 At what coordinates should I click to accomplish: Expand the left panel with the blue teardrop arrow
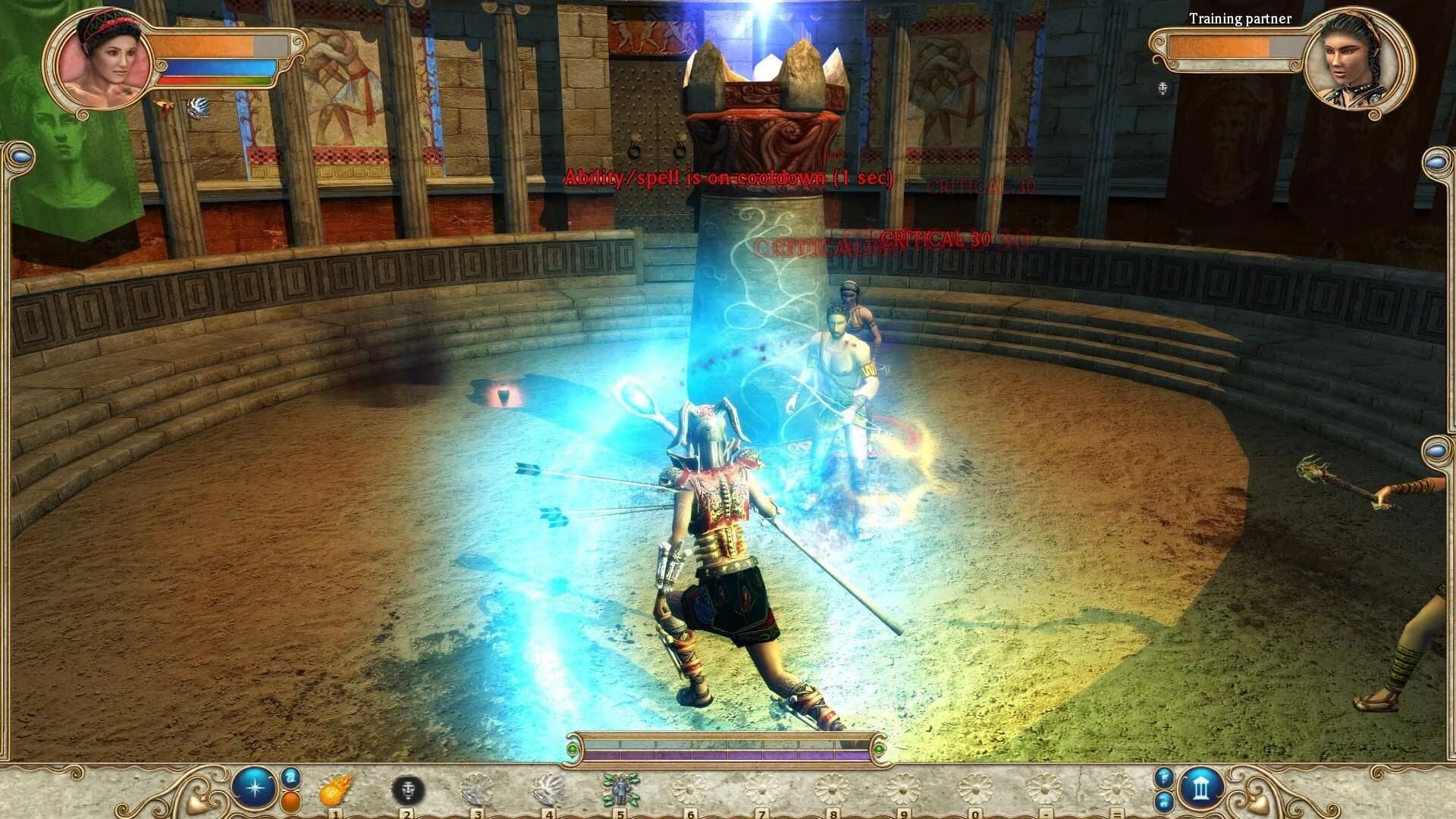click(x=21, y=158)
